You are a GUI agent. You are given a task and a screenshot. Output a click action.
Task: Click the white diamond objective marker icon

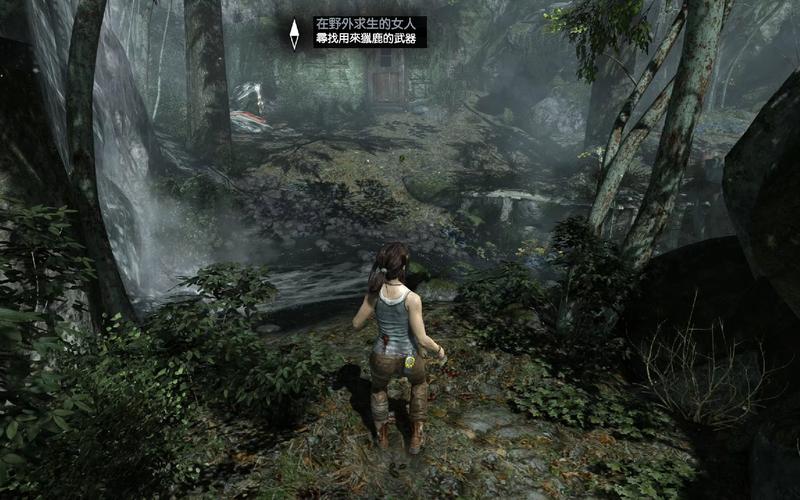[294, 33]
